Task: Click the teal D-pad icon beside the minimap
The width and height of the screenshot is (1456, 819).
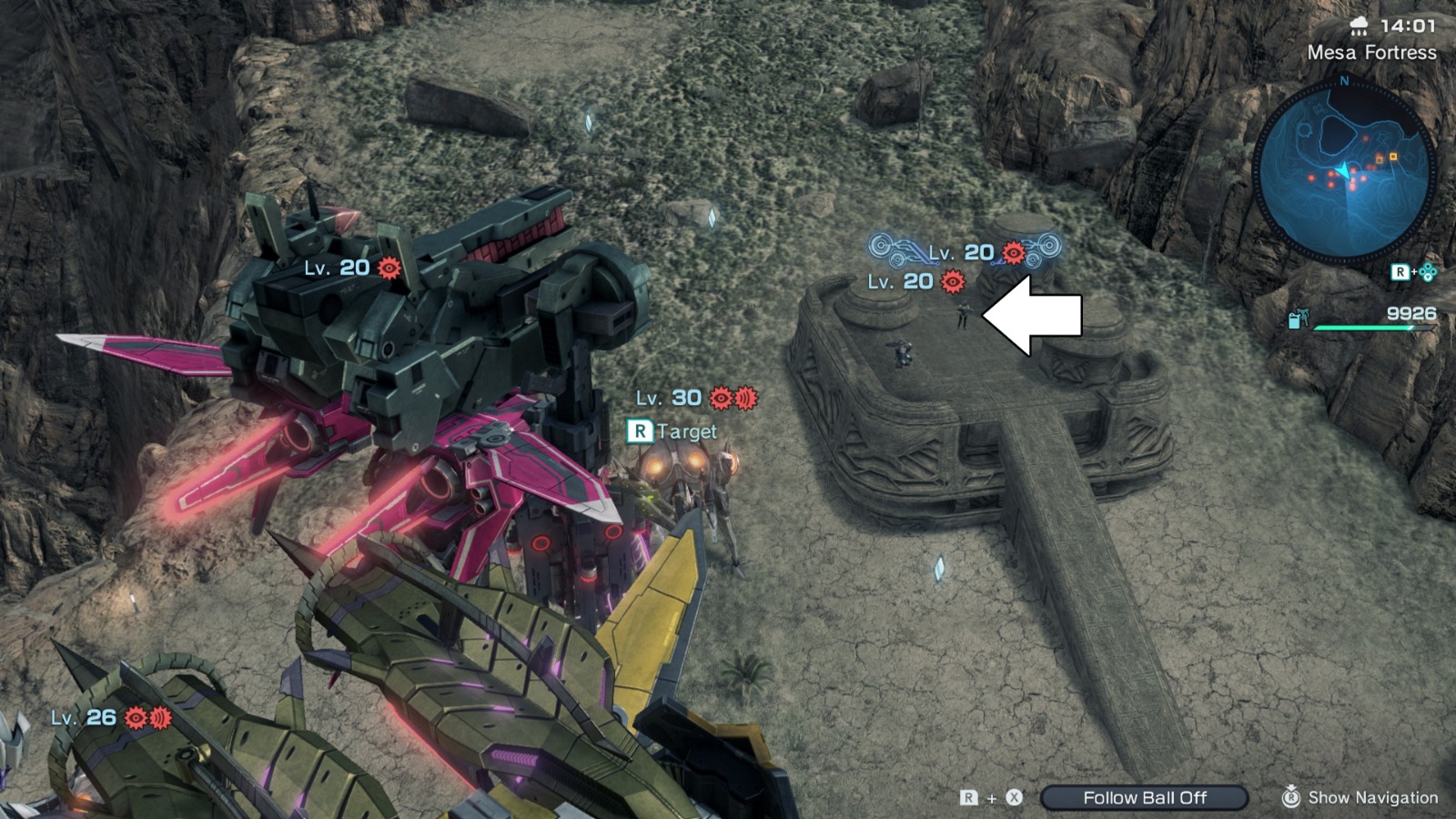Action: pyautogui.click(x=1430, y=271)
